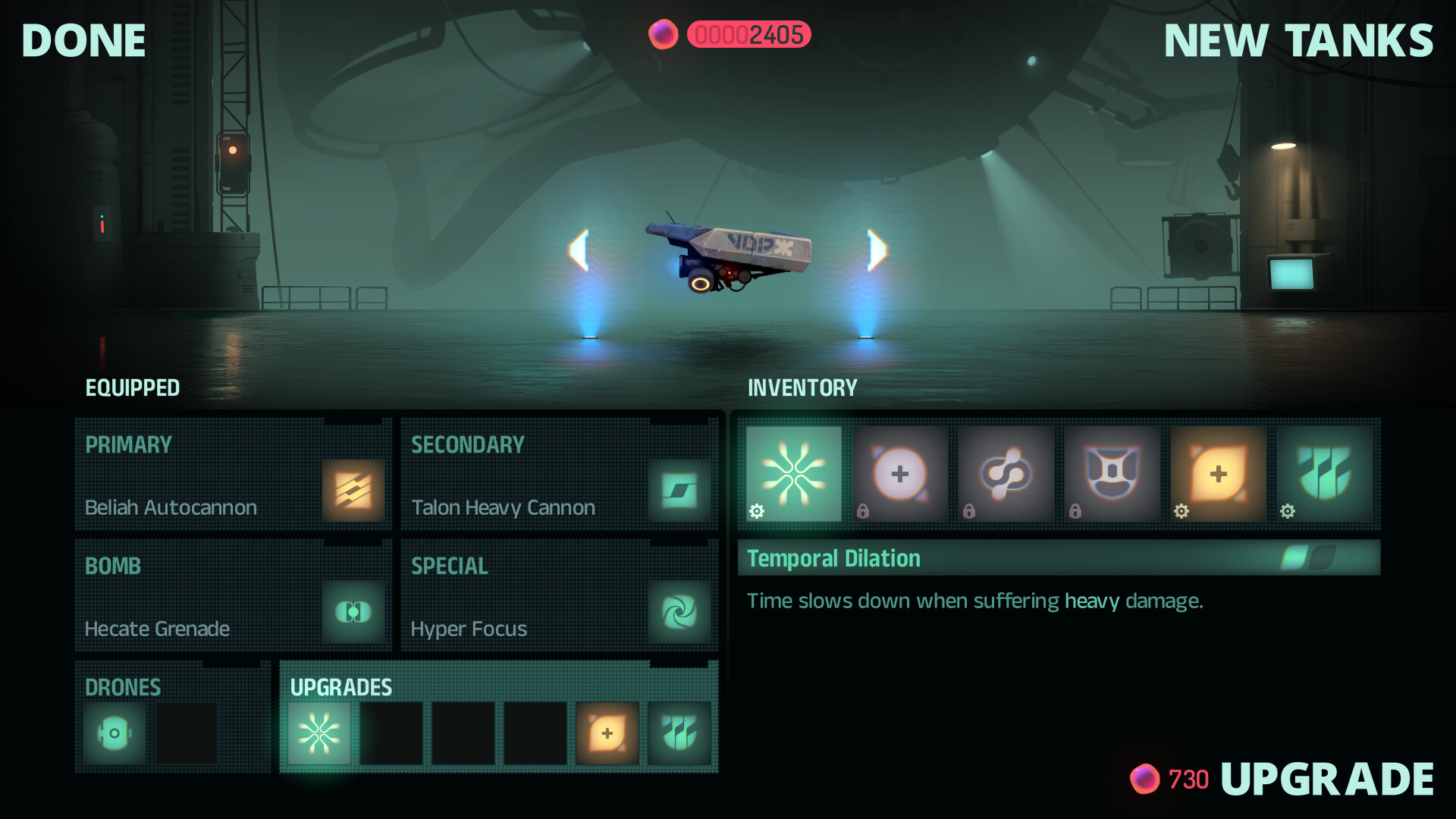Click the Done button
The height and width of the screenshot is (819, 1456).
pyautogui.click(x=83, y=40)
